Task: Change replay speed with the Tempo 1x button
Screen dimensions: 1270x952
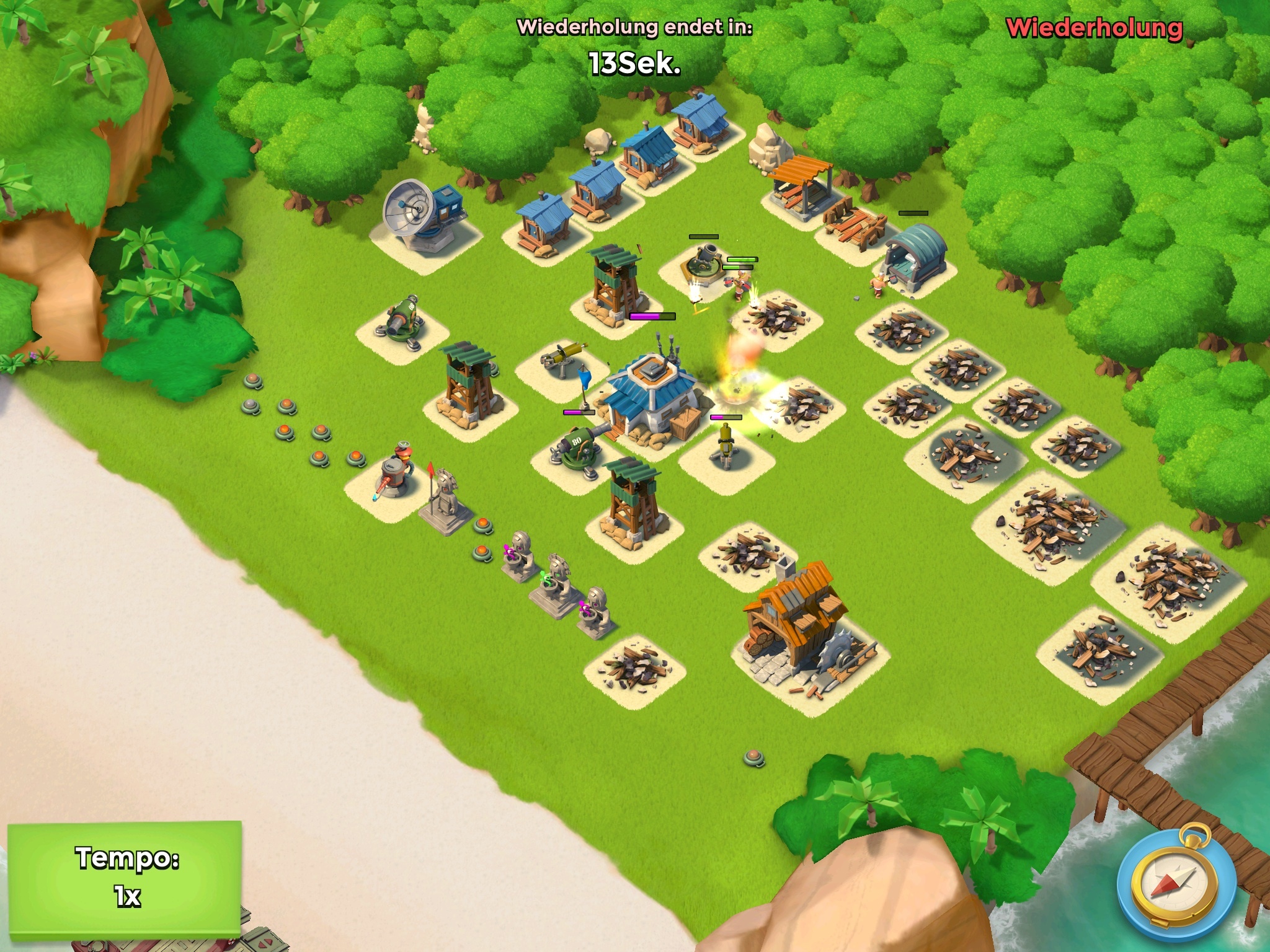Action: pyautogui.click(x=125, y=876)
